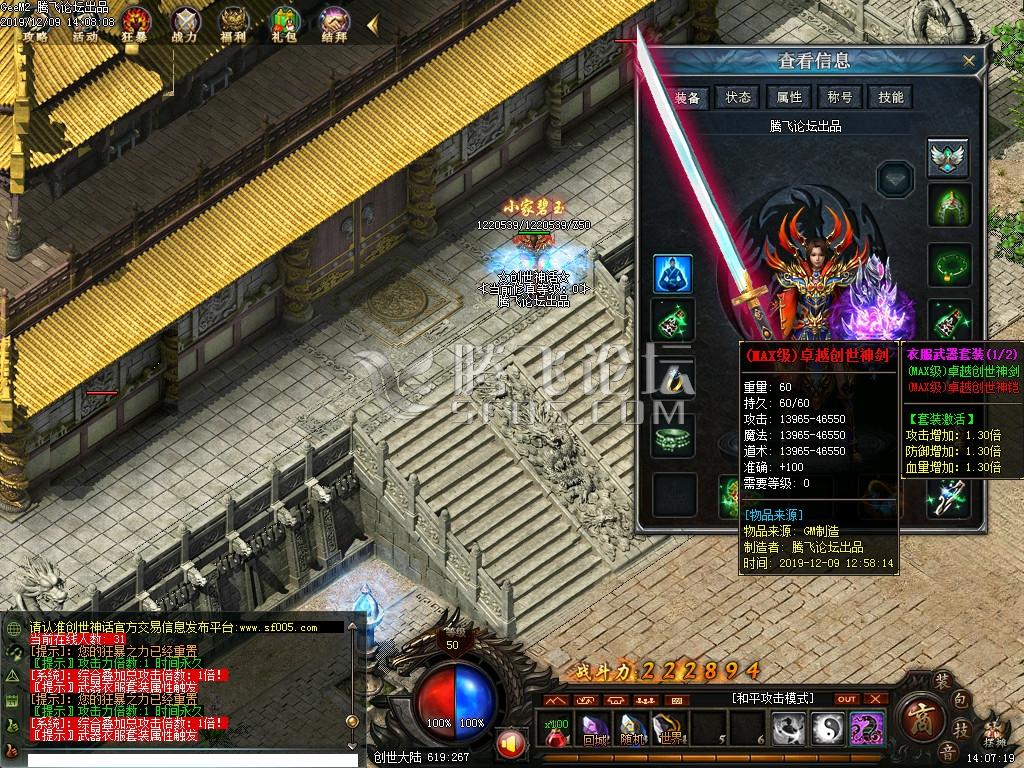Select the 称号 titles tab
1024x768 pixels.
coord(840,97)
